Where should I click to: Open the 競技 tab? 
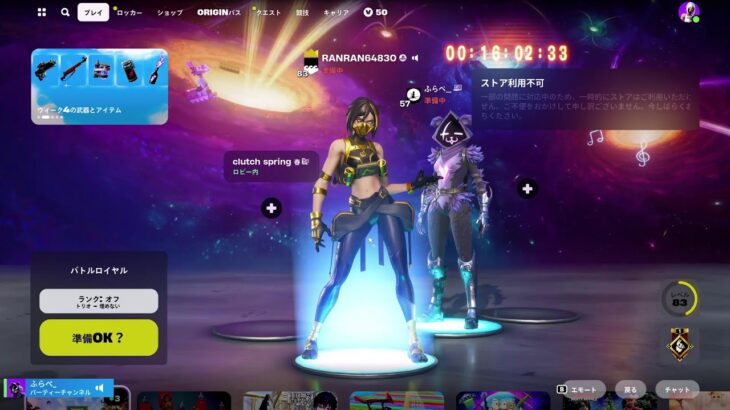click(x=303, y=13)
